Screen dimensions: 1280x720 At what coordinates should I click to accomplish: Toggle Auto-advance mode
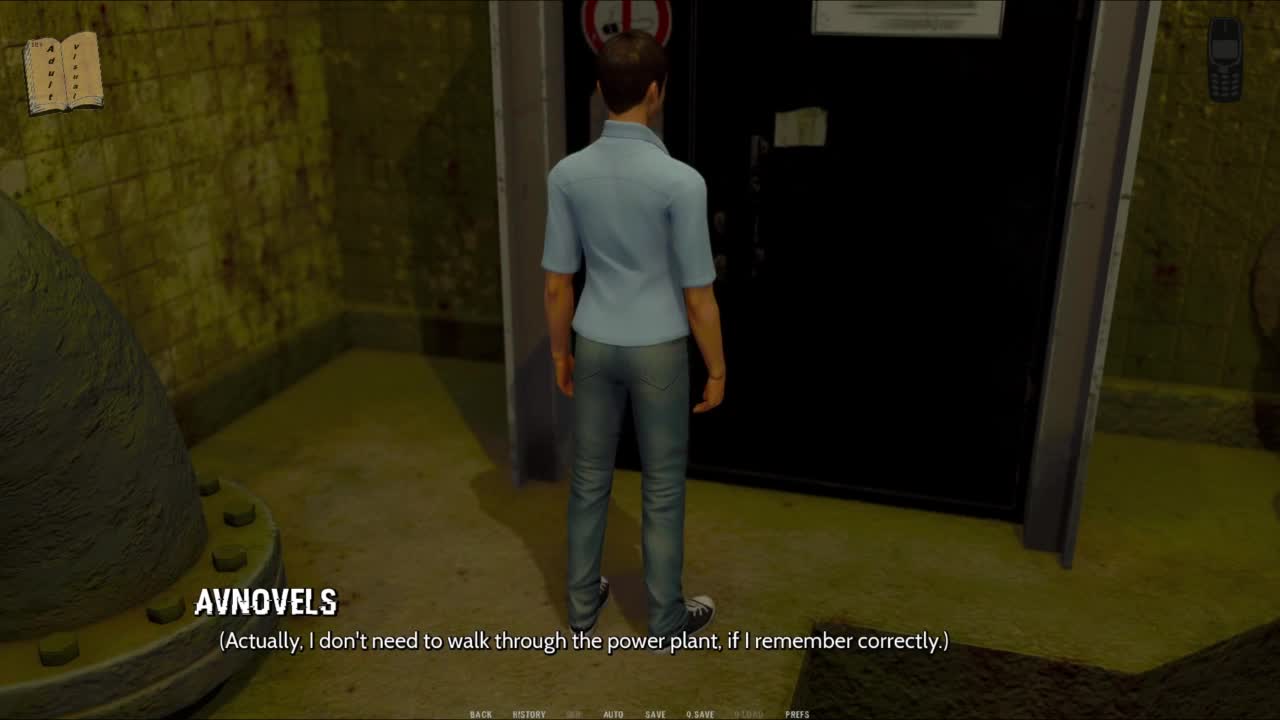(x=613, y=714)
